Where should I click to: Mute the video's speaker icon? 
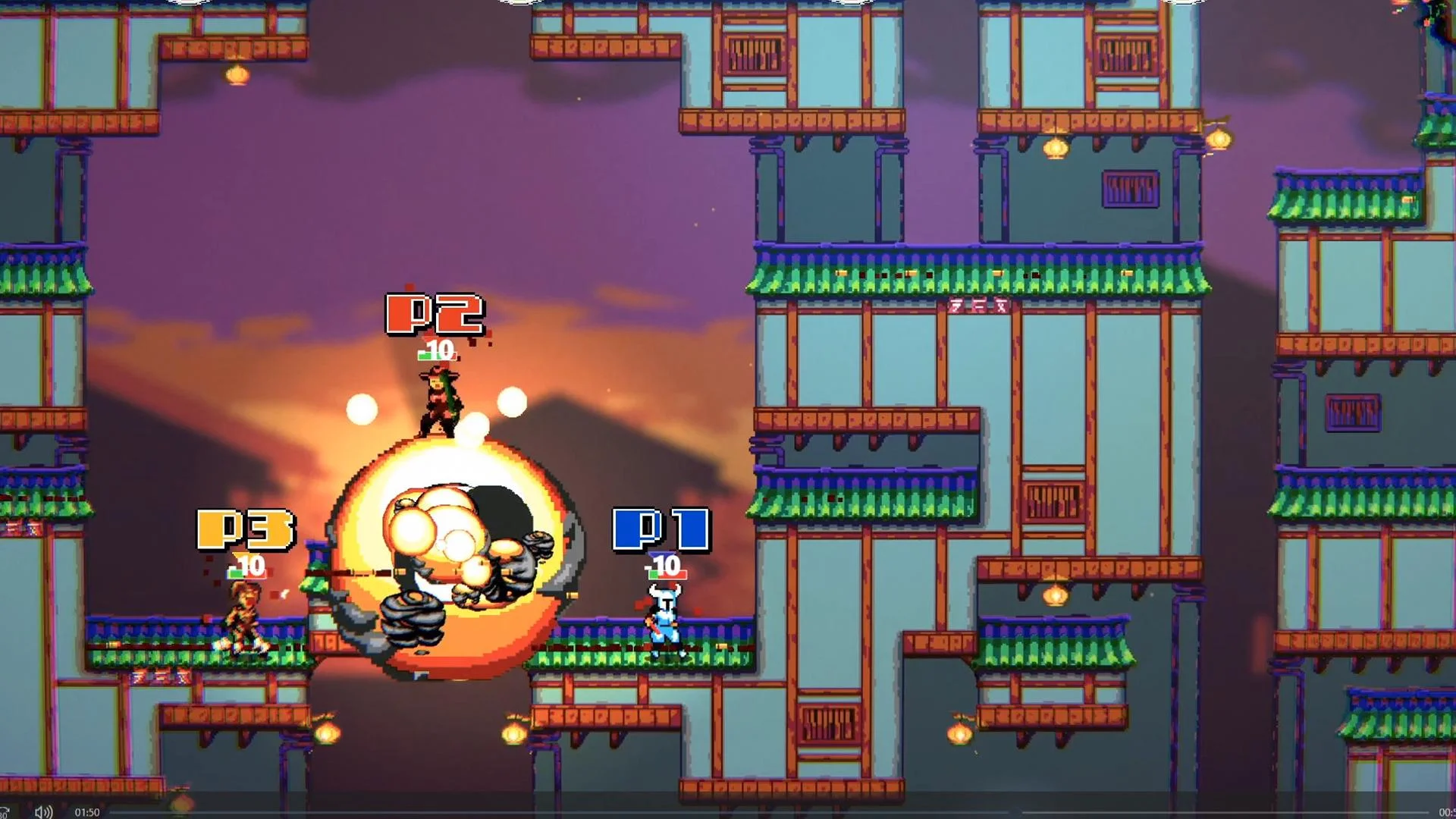tap(43, 812)
